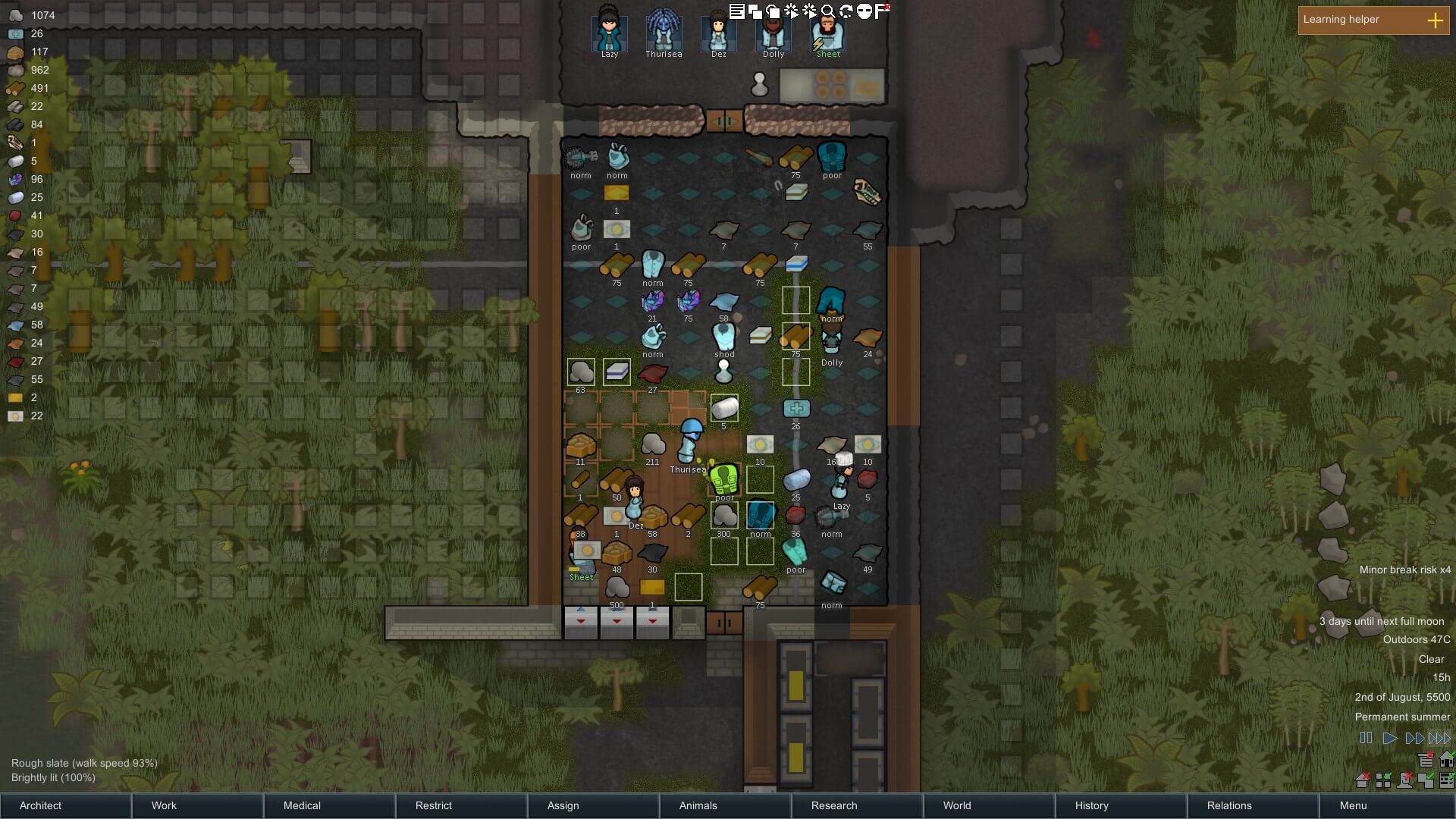Screen dimensions: 1456x819
Task: Pause the game
Action: coord(1366,738)
